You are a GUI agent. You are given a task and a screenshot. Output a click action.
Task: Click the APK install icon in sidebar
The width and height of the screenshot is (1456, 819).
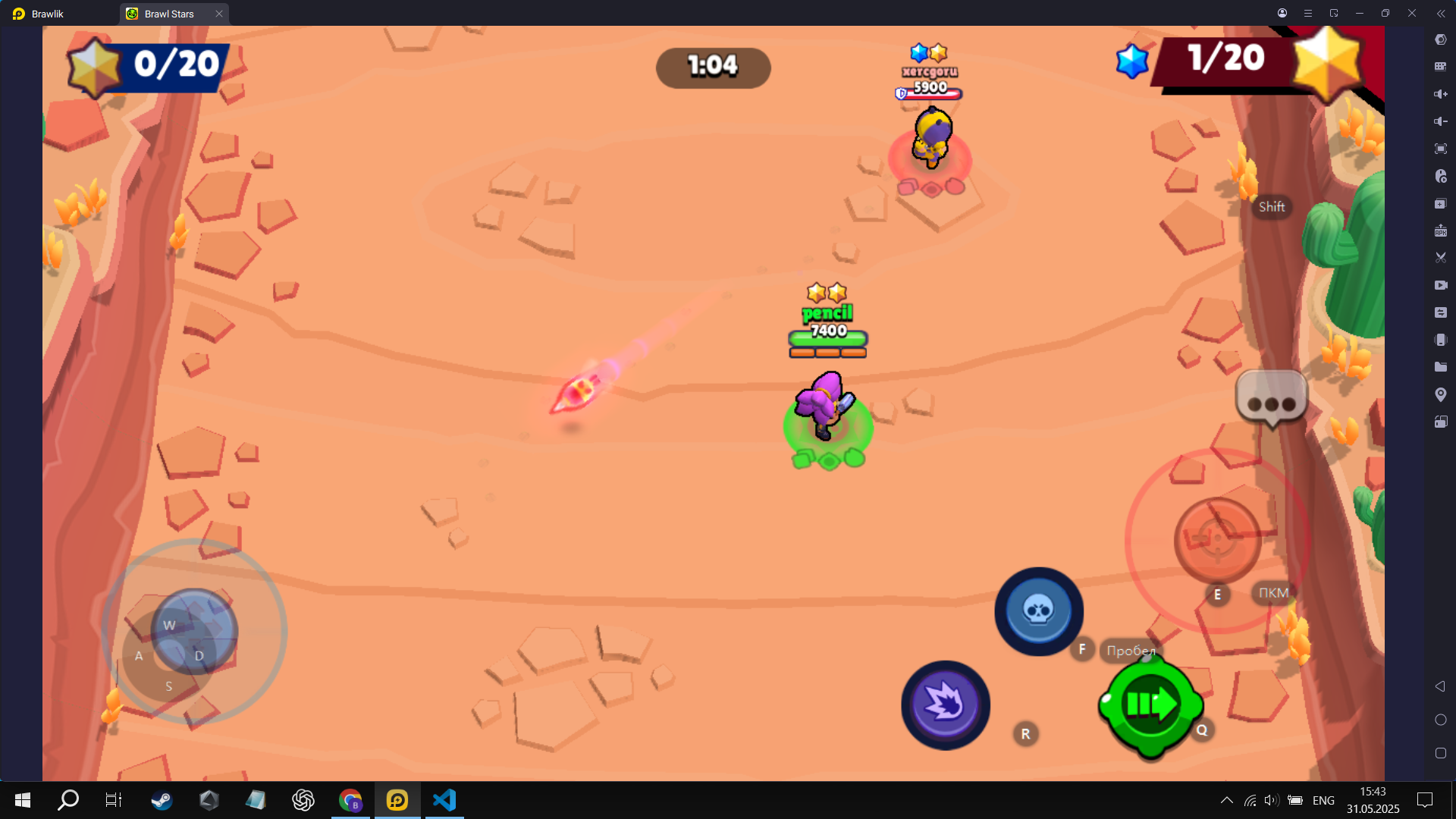pos(1440,231)
